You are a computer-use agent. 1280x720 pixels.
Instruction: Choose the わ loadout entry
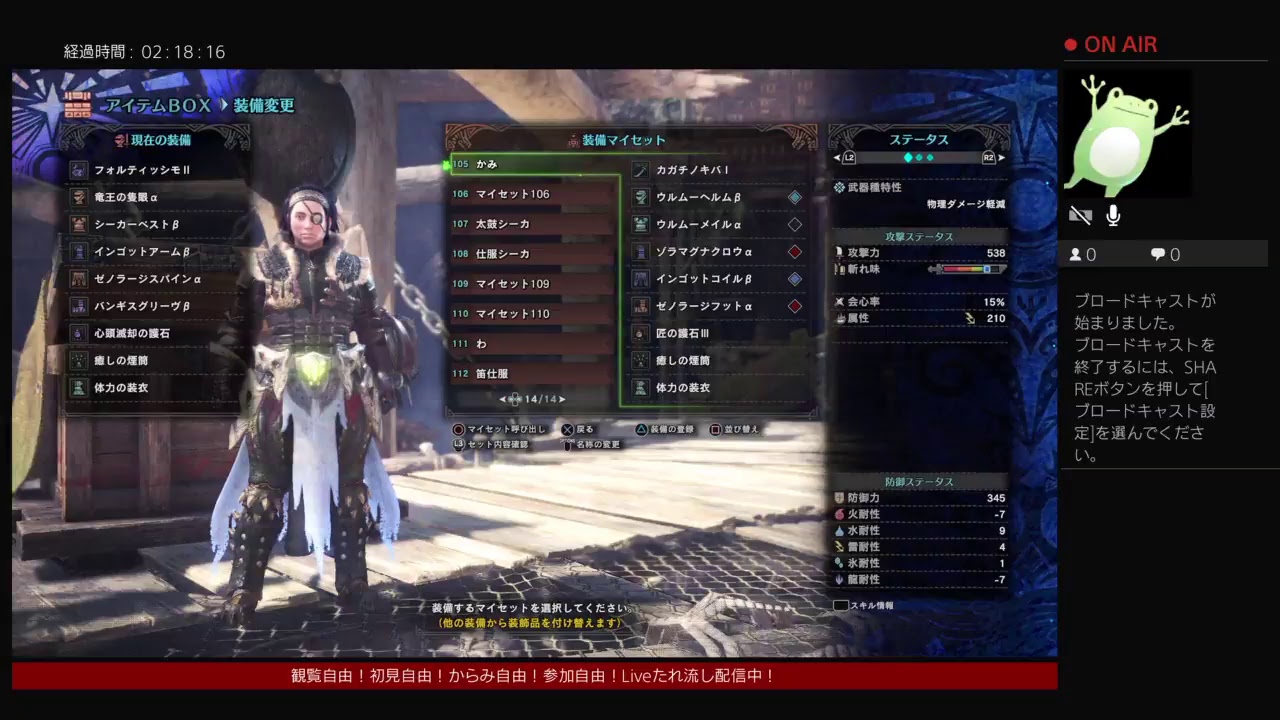coord(530,344)
